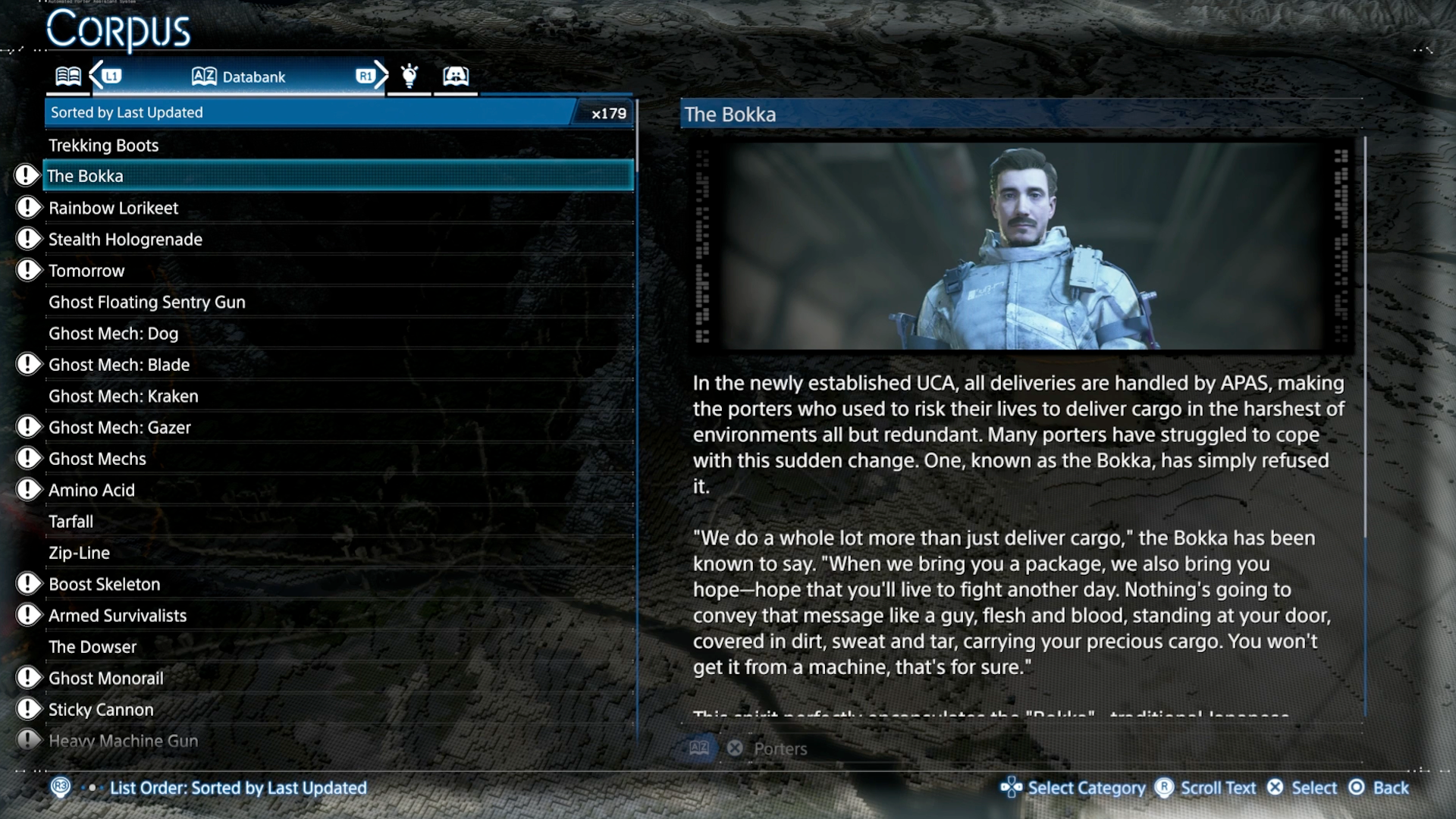Select the Ghost Mech: Gazer entry

pyautogui.click(x=120, y=428)
